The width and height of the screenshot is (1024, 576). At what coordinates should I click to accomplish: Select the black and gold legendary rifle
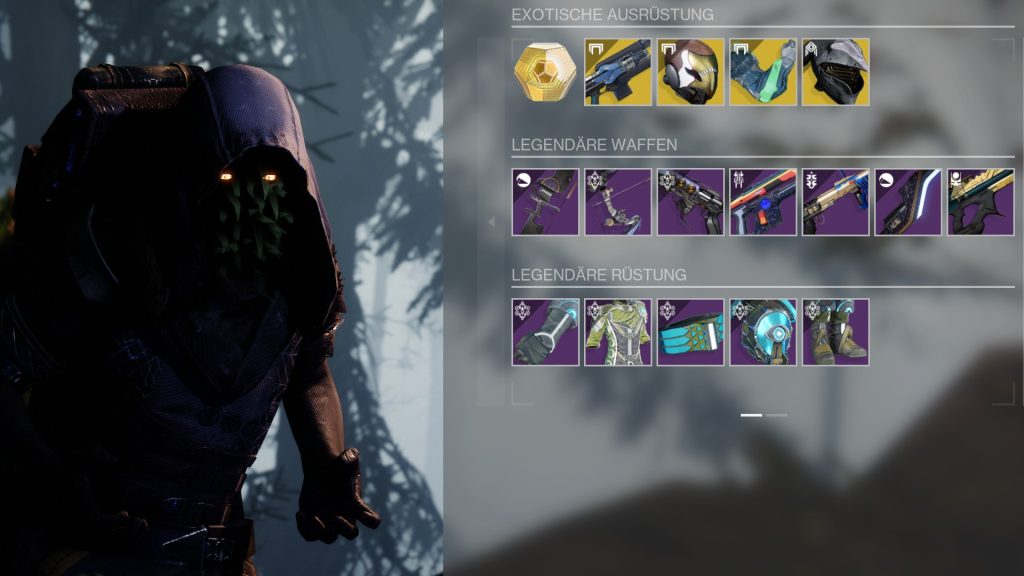coord(981,202)
